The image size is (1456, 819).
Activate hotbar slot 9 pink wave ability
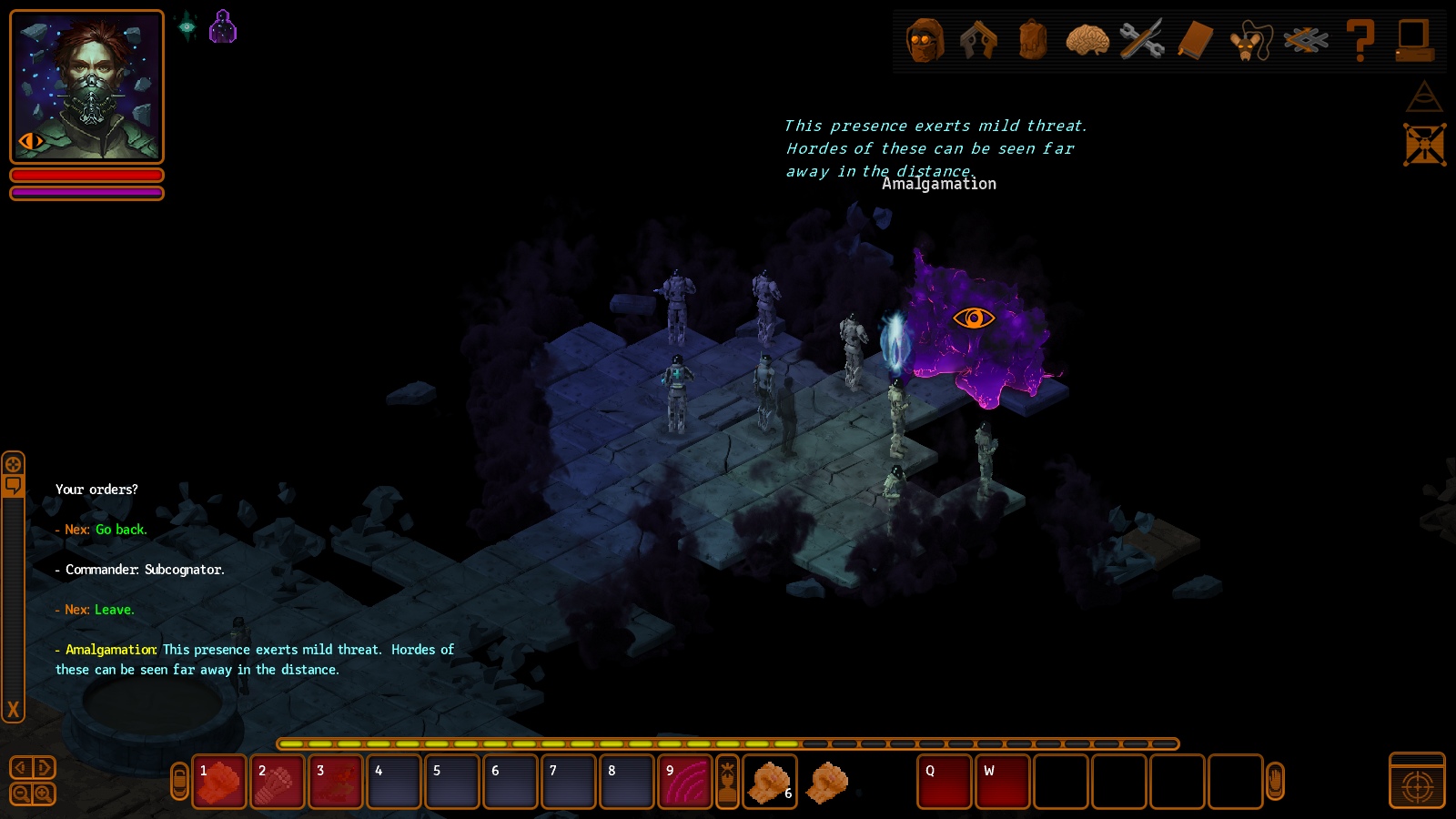(685, 782)
